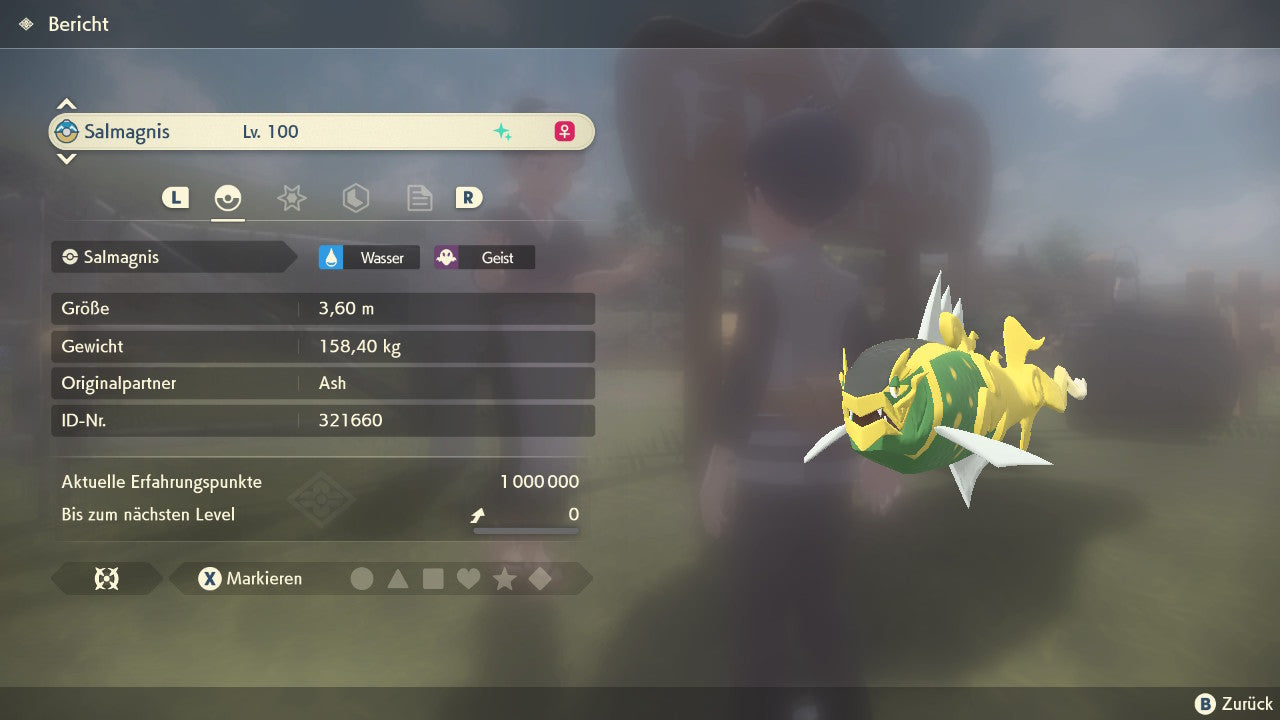Show the previous Pokémon with the up arrow
1280x720 pixels.
[x=66, y=104]
